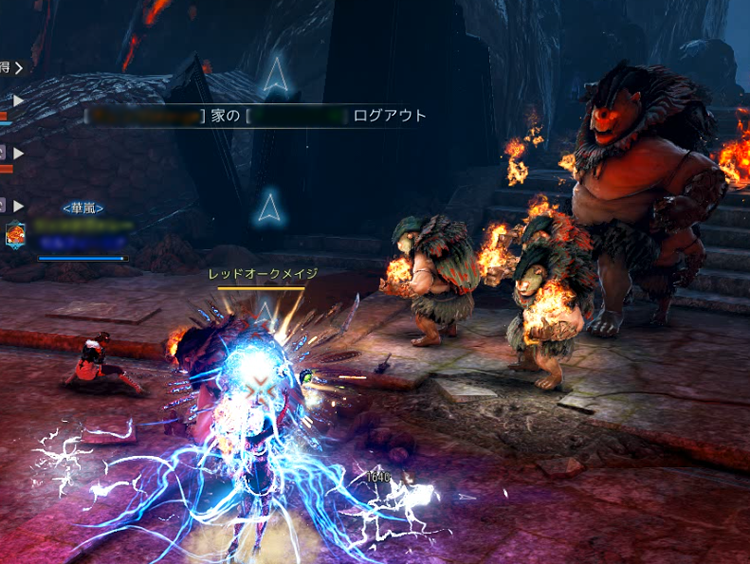Expand the 得 panel arrow
This screenshot has width=750, height=564.
18,68
